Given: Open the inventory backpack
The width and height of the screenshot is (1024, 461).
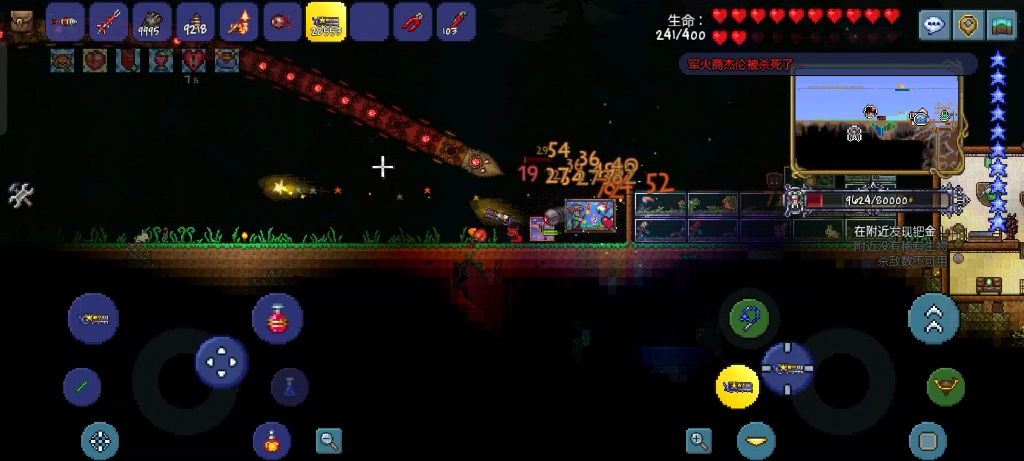Looking at the screenshot, I should [x=20, y=18].
